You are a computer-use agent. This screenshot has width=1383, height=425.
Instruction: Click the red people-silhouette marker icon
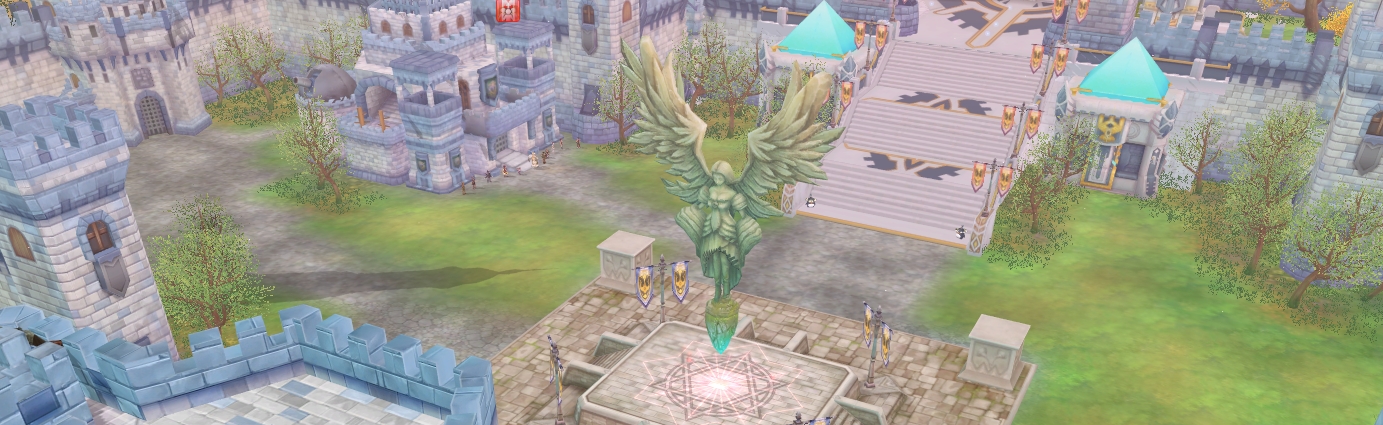pos(507,10)
